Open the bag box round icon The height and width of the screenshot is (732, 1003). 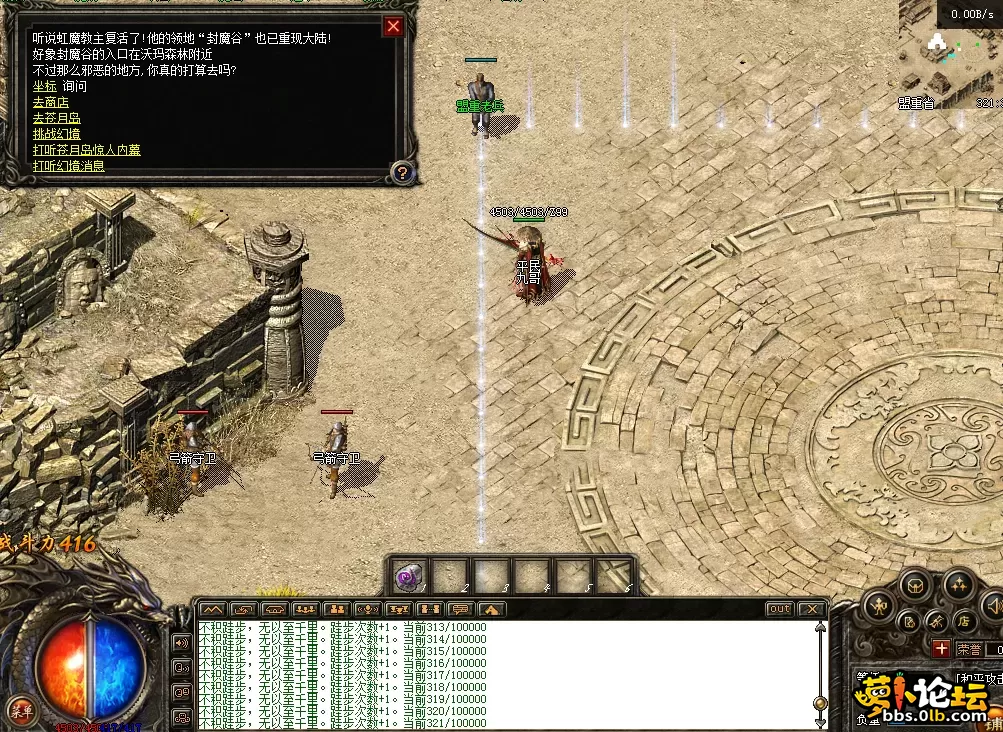click(915, 586)
